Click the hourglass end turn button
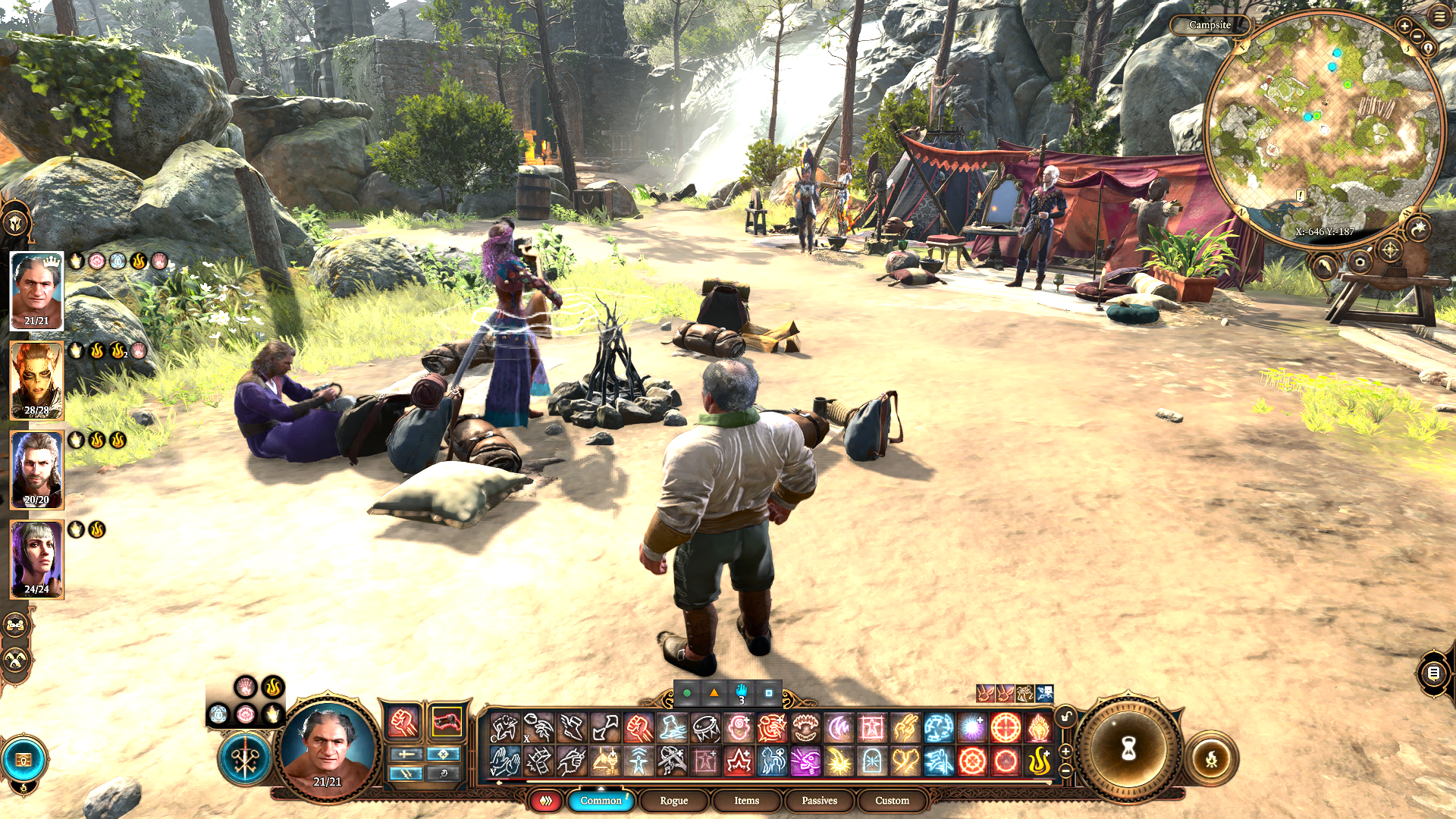 (1128, 749)
